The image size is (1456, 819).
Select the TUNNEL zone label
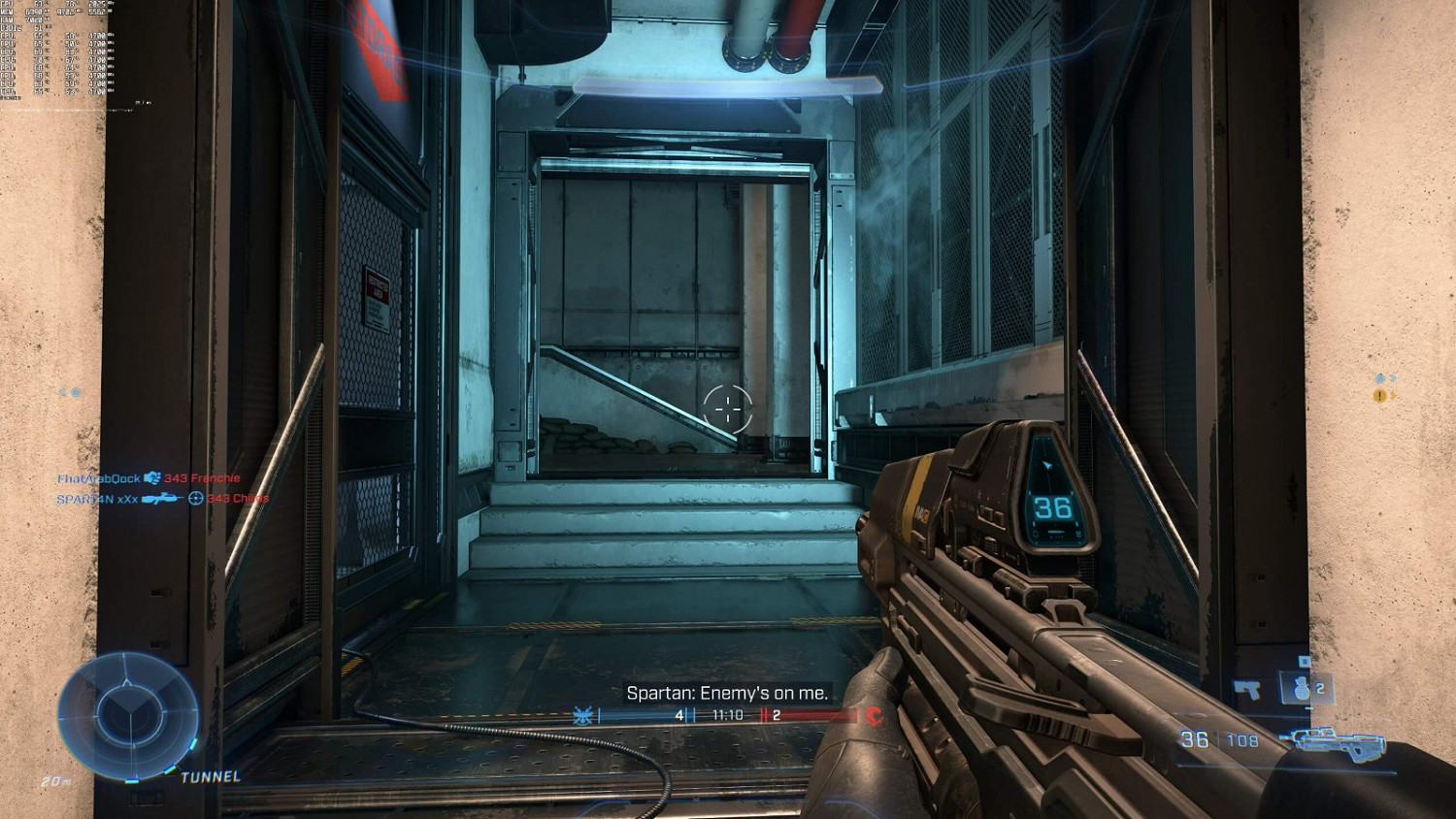click(210, 776)
